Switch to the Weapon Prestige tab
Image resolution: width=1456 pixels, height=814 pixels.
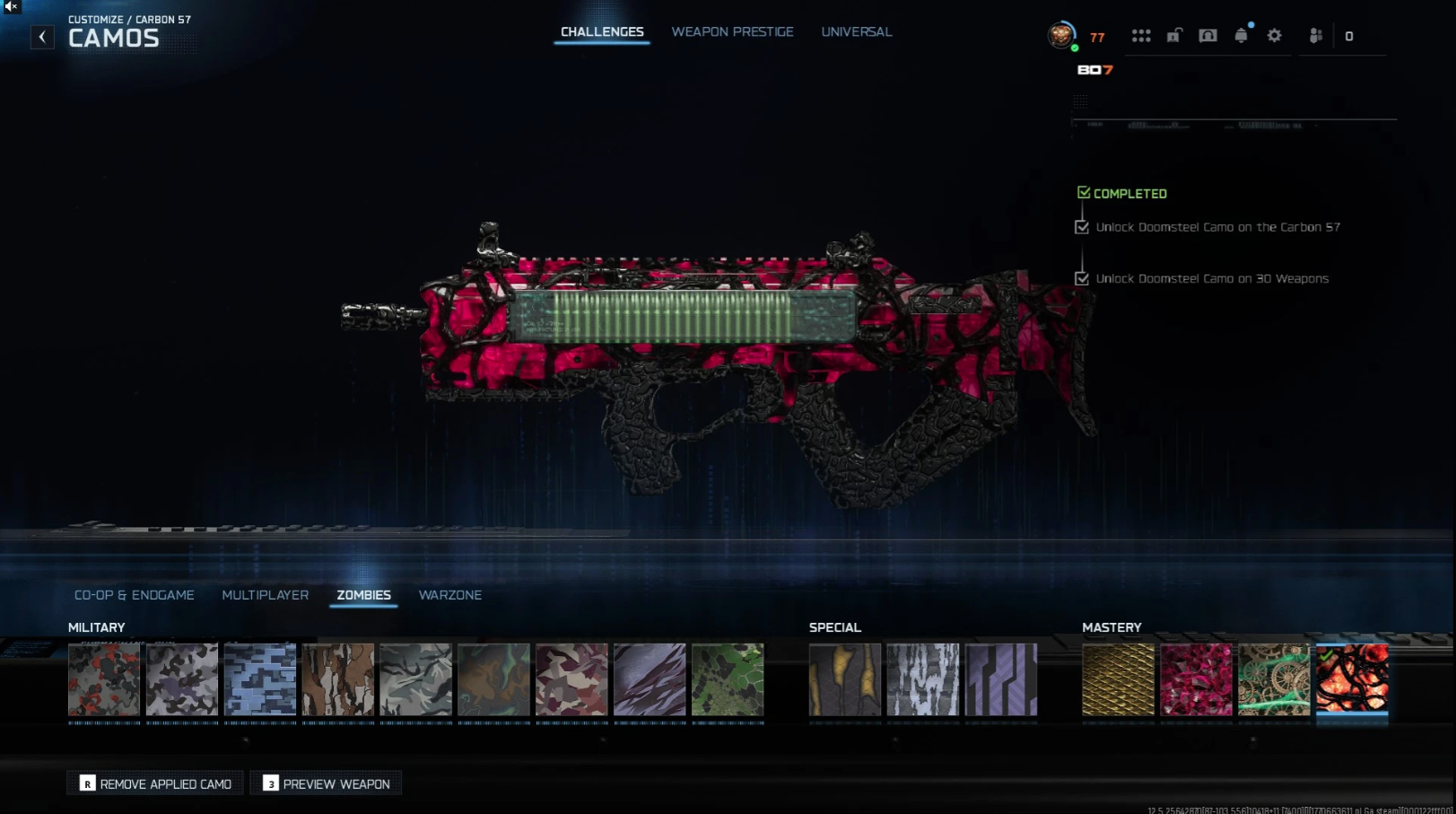coord(732,32)
